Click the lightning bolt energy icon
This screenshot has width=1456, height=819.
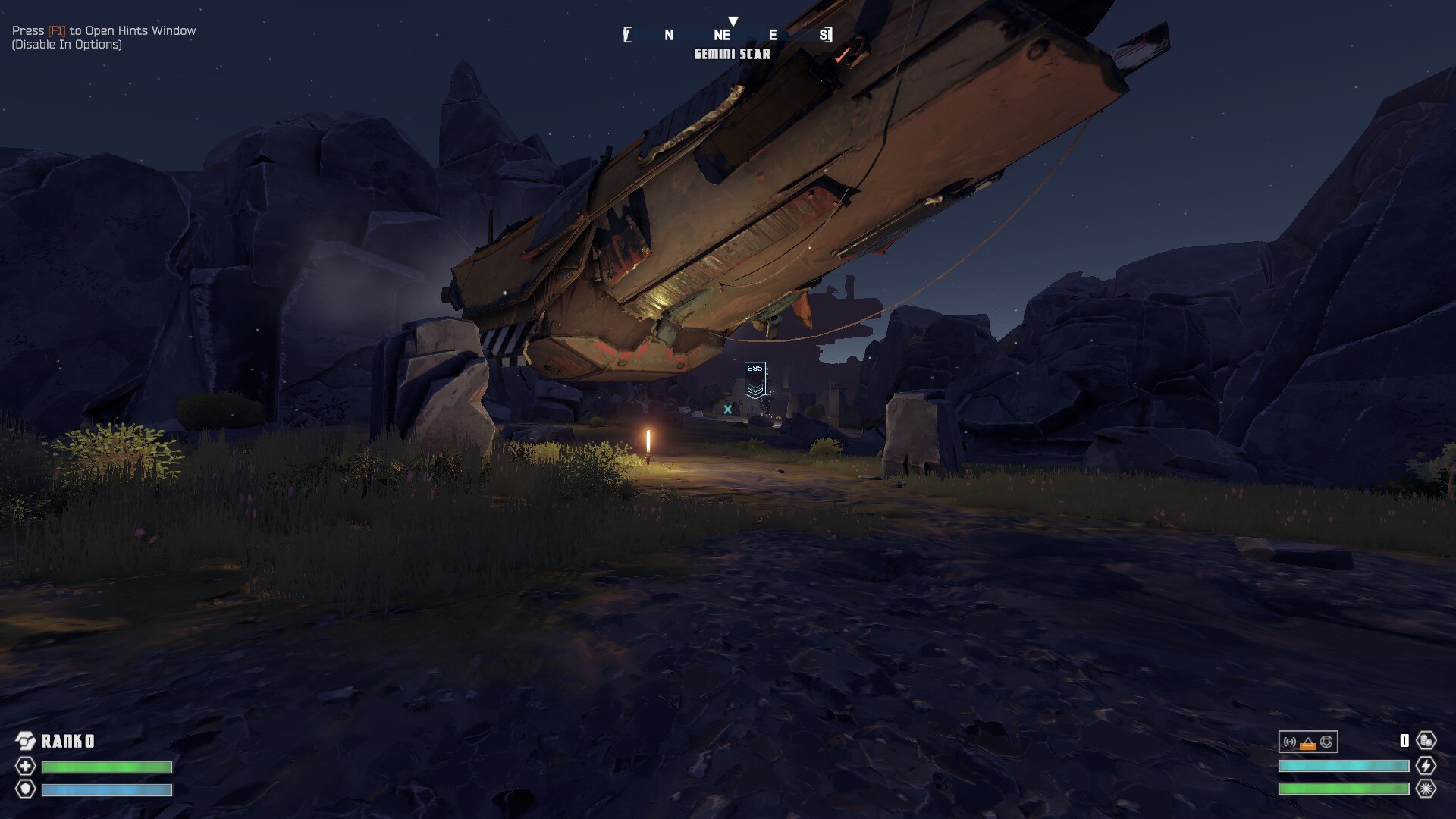point(1426,766)
